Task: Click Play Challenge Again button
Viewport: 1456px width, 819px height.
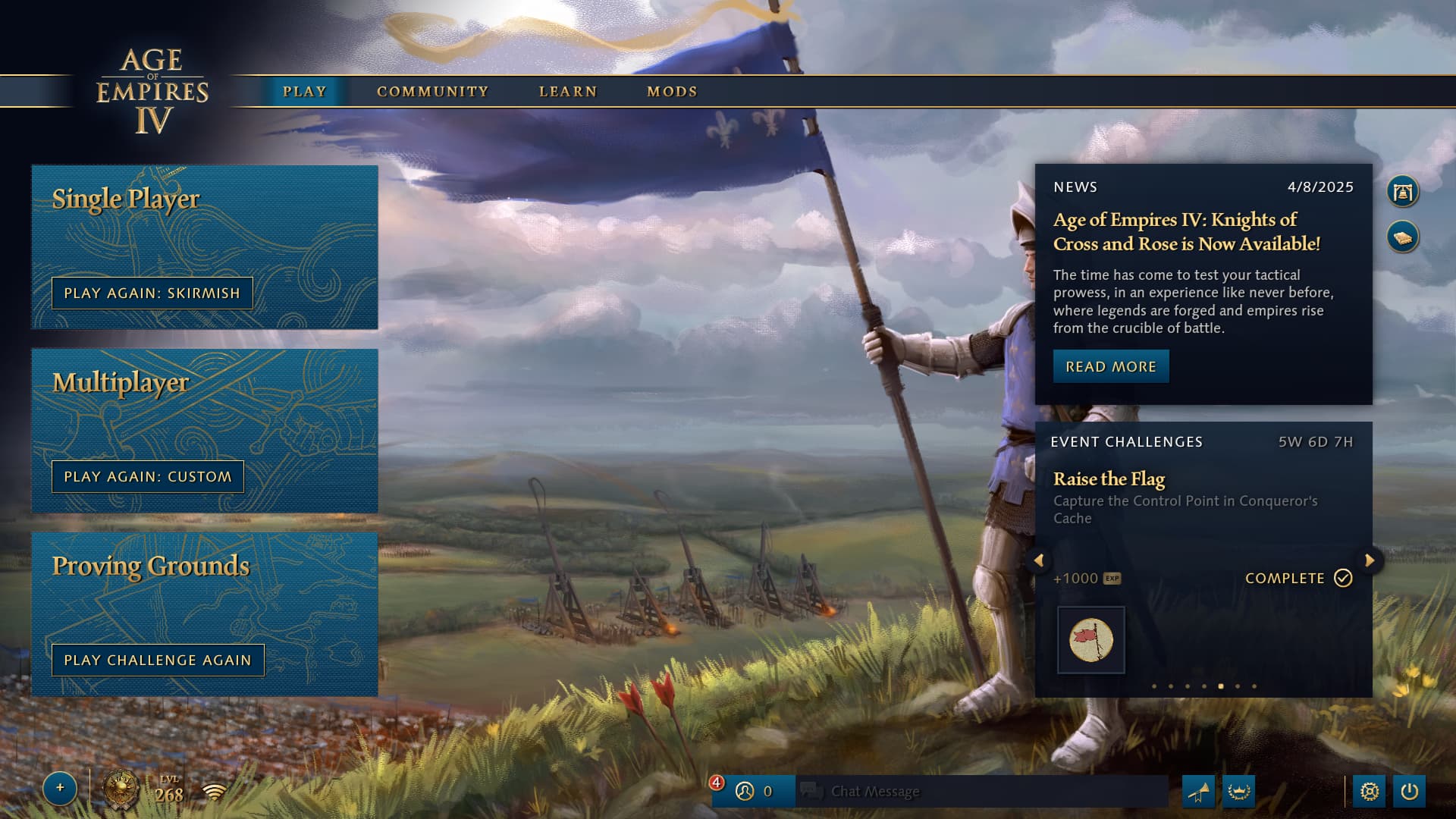Action: click(158, 661)
